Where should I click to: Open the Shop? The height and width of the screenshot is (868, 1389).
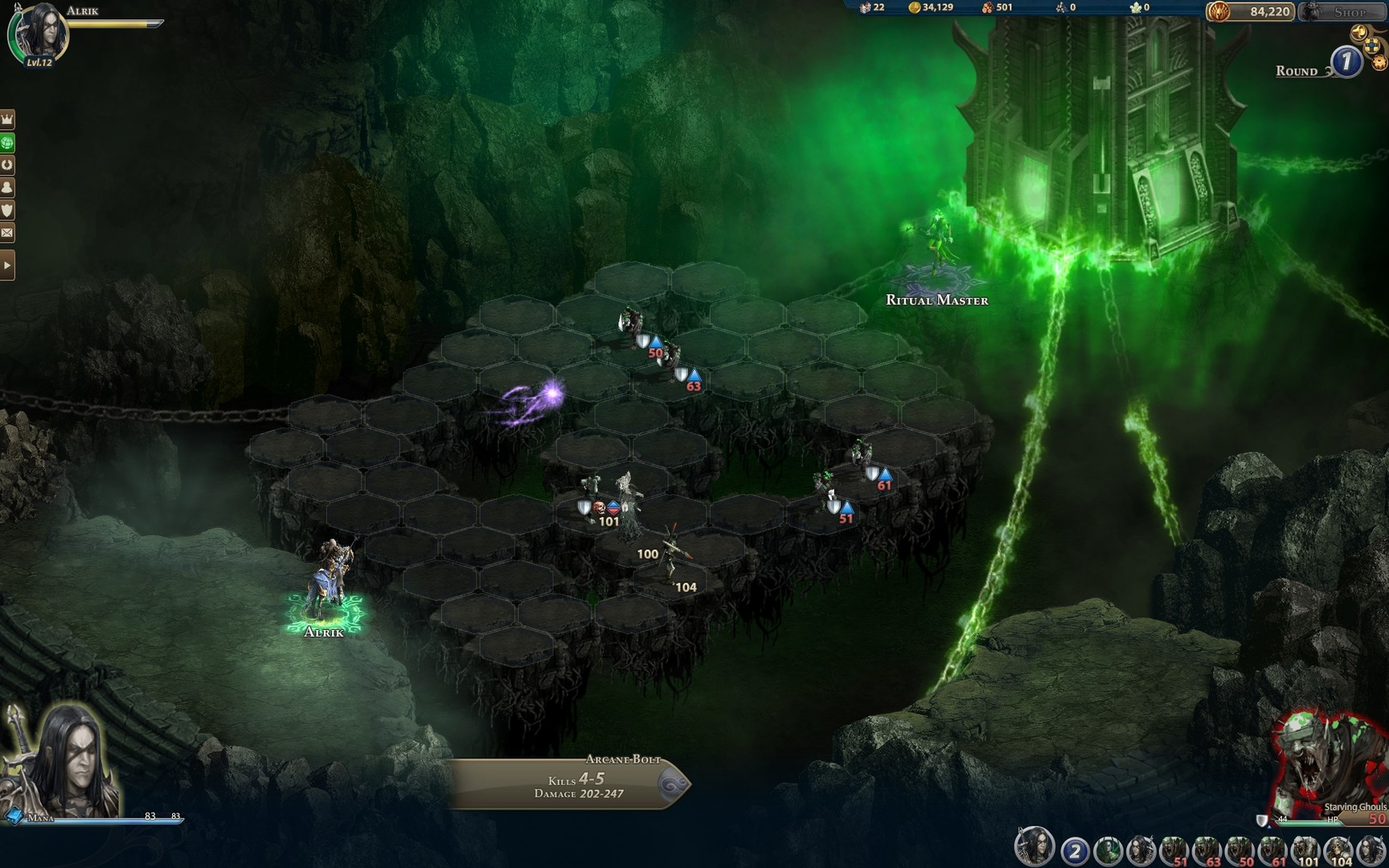pyautogui.click(x=1352, y=12)
